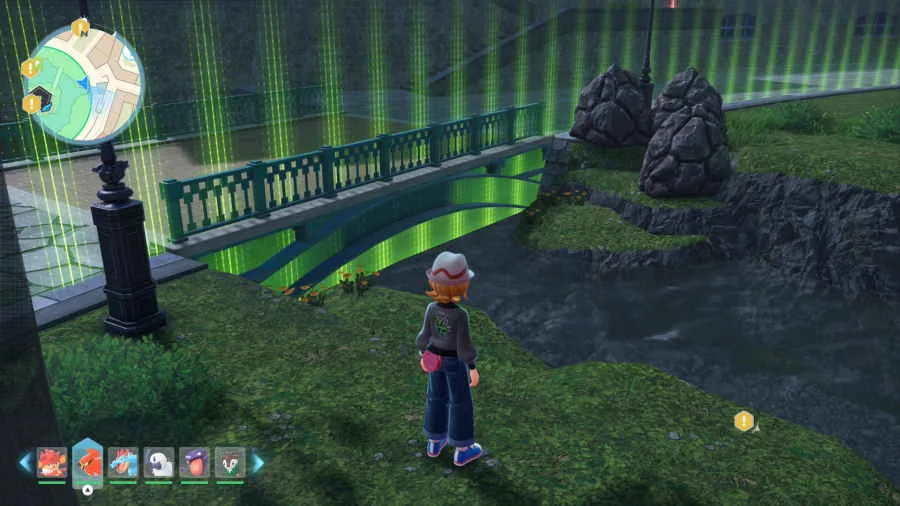The width and height of the screenshot is (900, 506).
Task: Select the orange crab Pokémon party slot
Action: tap(52, 462)
